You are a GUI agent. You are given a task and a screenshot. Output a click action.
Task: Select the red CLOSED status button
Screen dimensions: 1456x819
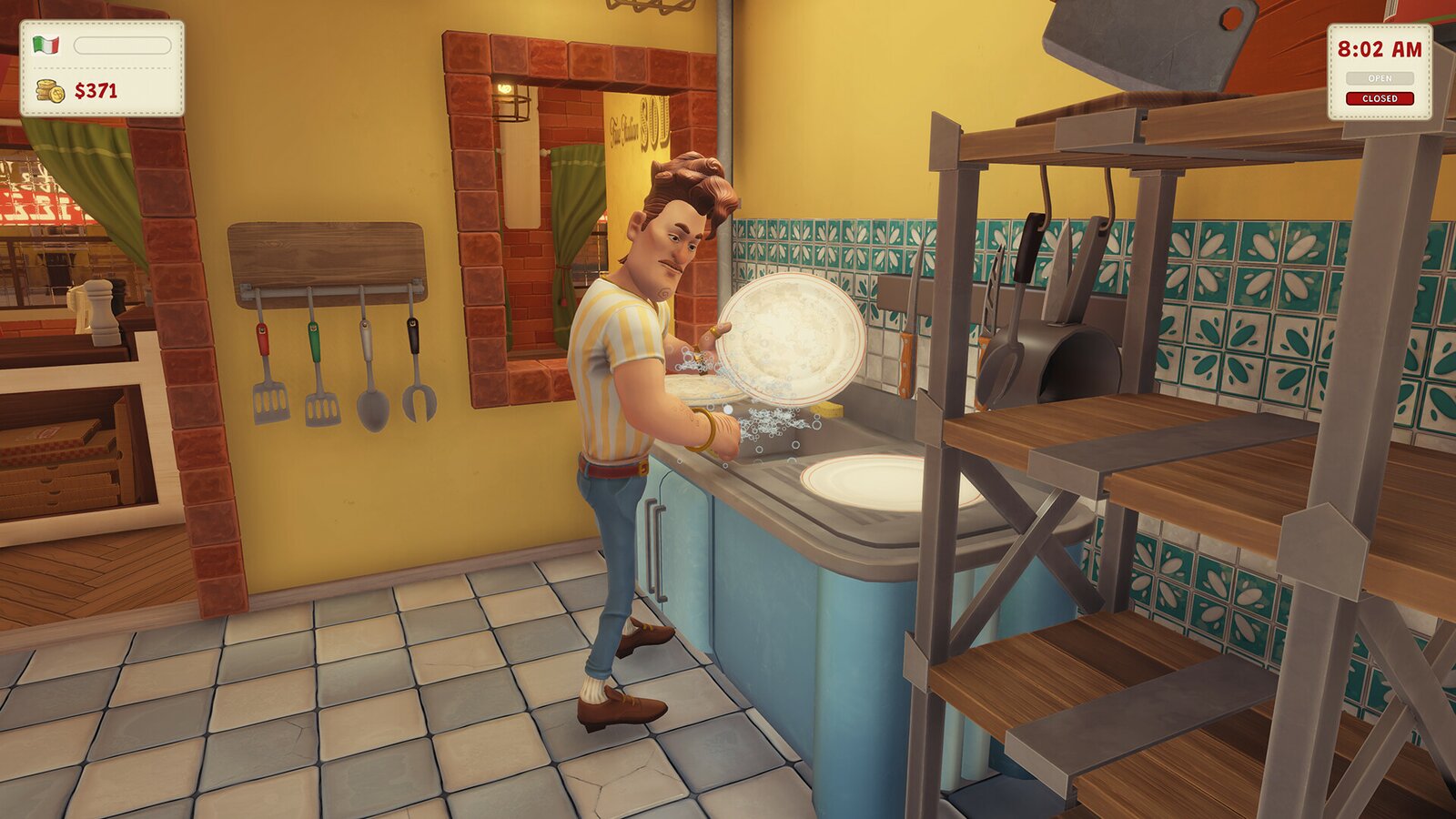1380,98
